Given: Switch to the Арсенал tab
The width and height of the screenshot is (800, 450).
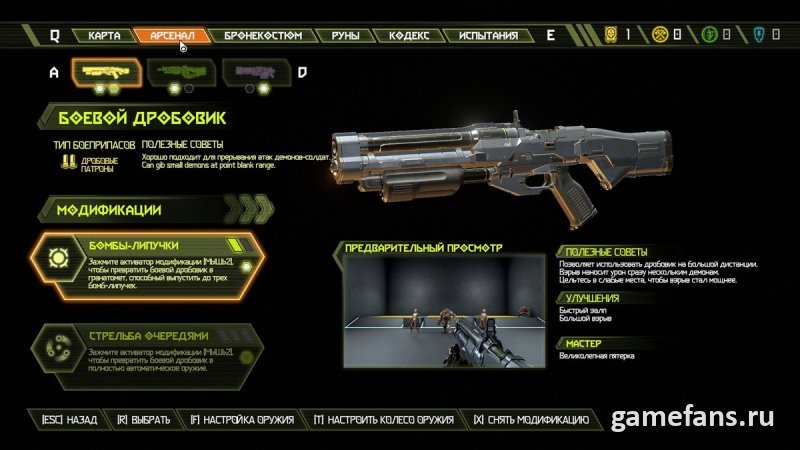Looking at the screenshot, I should point(171,36).
